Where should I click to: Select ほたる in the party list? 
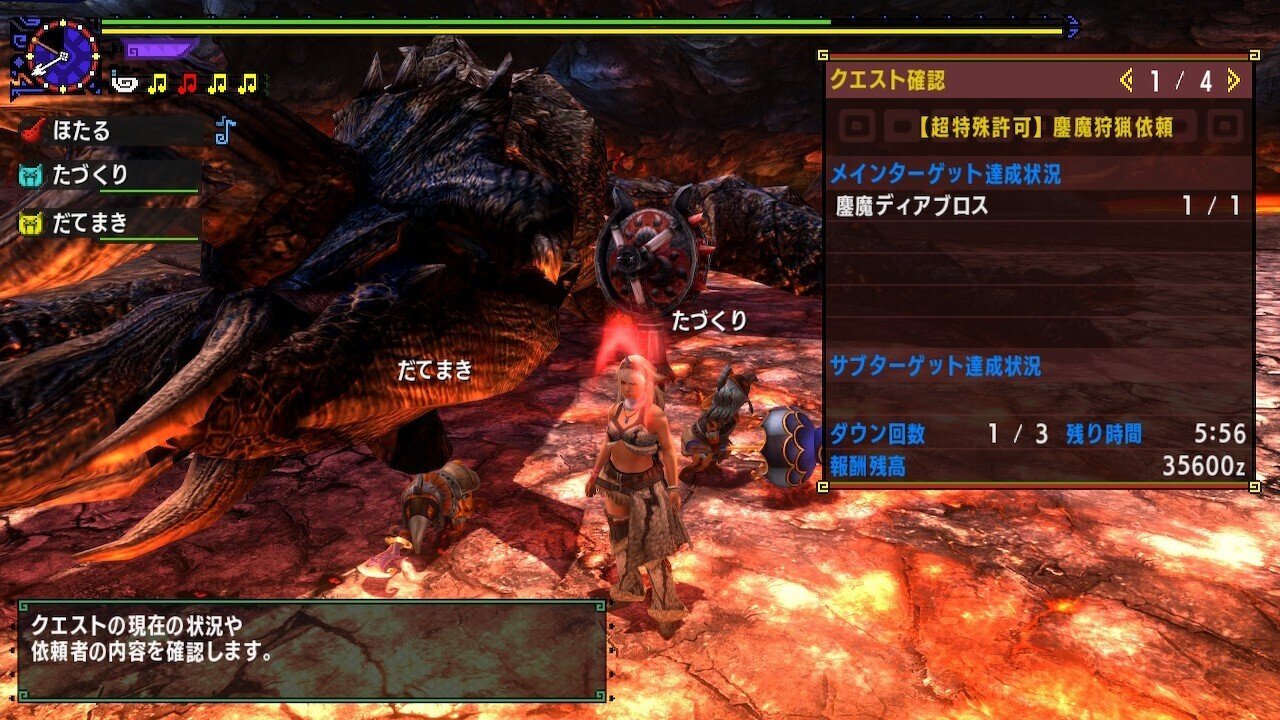[82, 130]
